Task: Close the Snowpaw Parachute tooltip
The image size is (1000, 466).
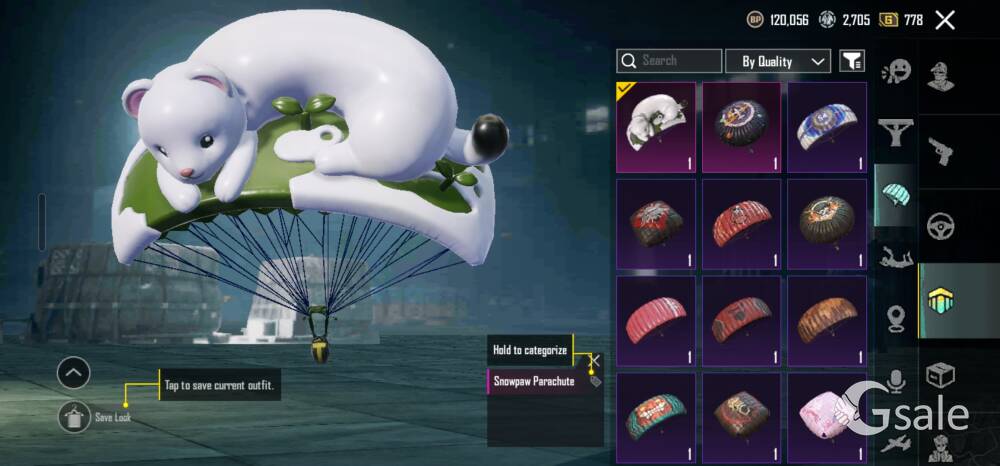Action: tap(595, 360)
